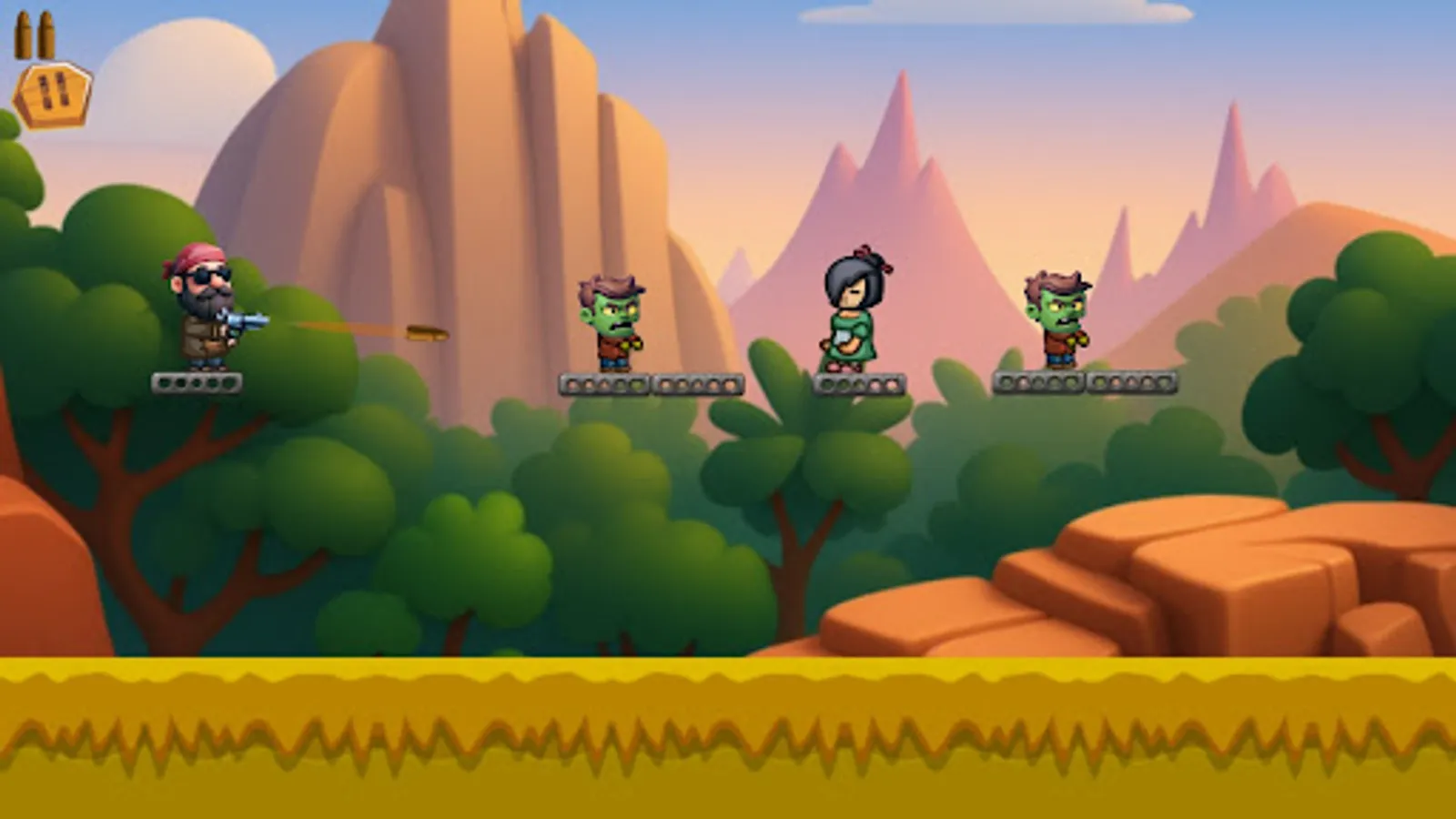Click the double platform under the left zombie
This screenshot has width=1456, height=819.
pos(646,384)
